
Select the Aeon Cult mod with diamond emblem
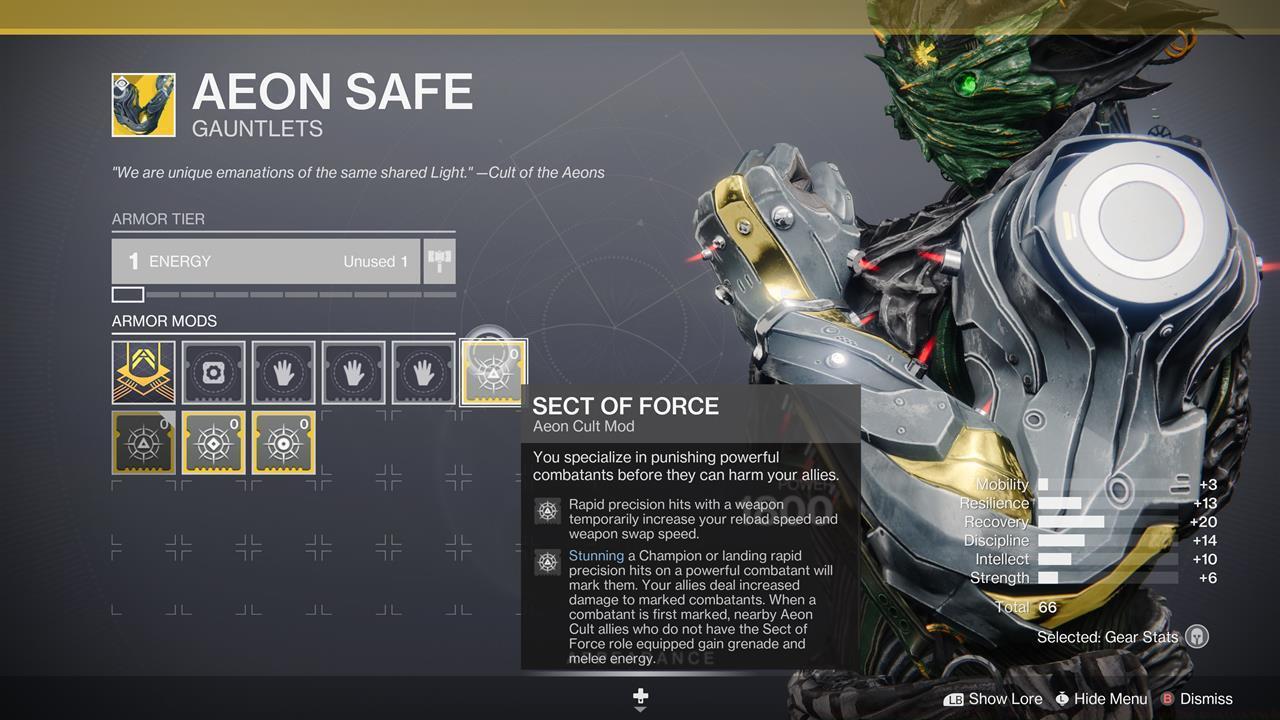click(x=213, y=441)
